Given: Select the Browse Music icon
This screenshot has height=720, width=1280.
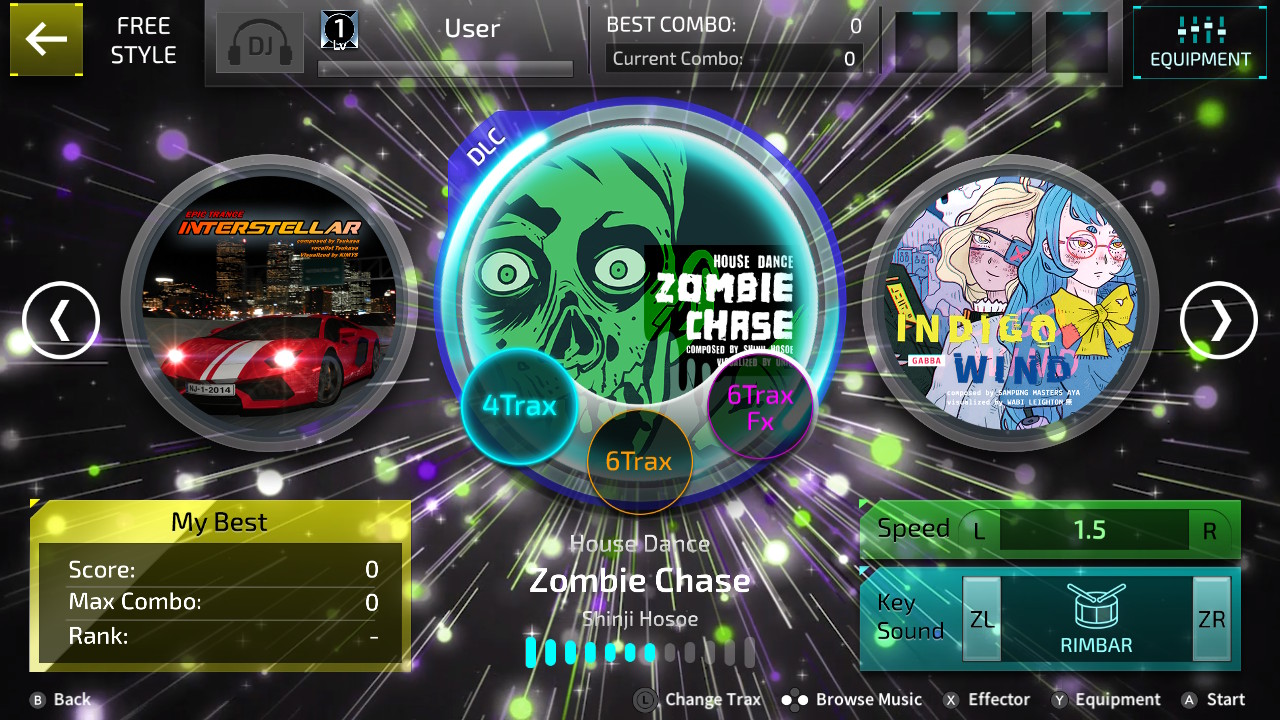Looking at the screenshot, I should (850, 699).
